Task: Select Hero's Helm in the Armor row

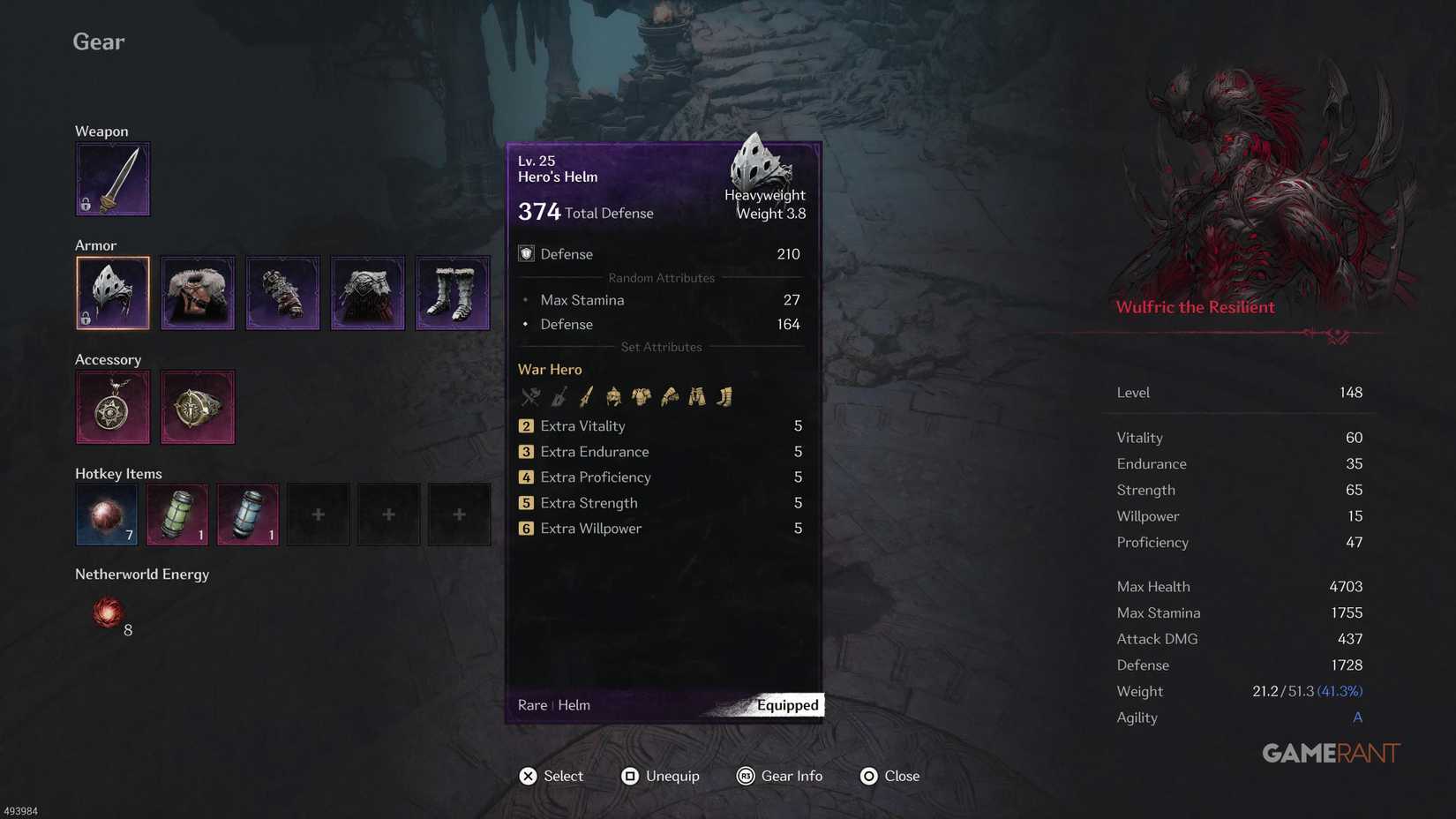Action: coord(113,292)
